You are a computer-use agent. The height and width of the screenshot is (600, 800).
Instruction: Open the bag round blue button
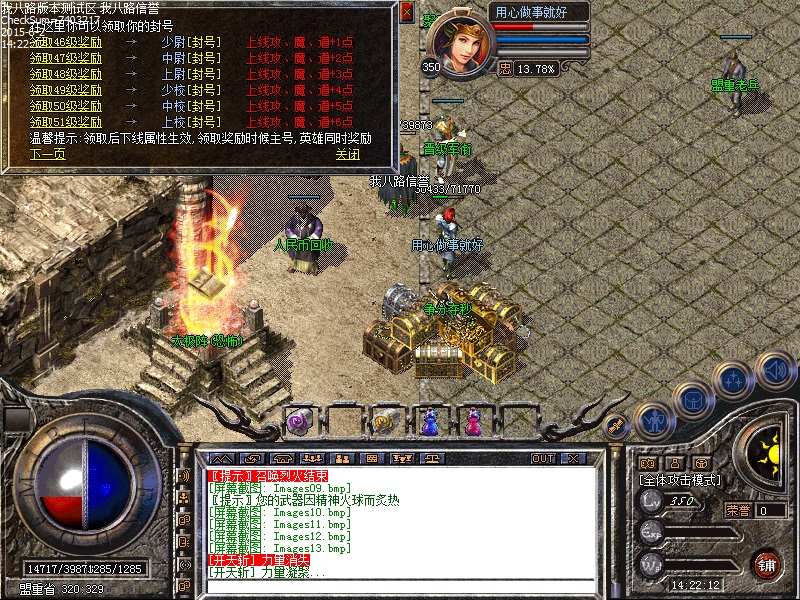click(691, 399)
